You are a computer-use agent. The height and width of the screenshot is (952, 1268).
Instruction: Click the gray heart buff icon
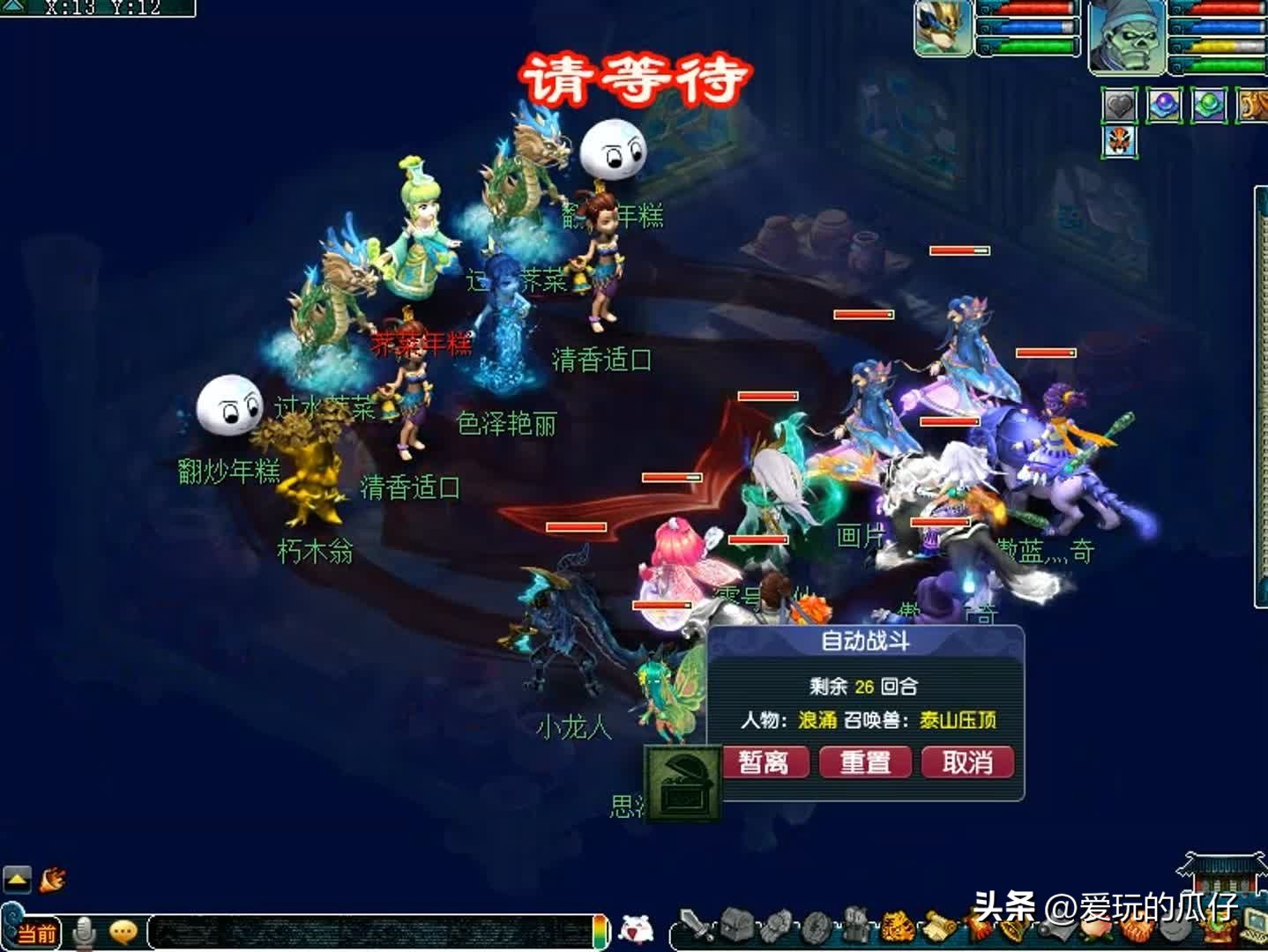click(1121, 104)
